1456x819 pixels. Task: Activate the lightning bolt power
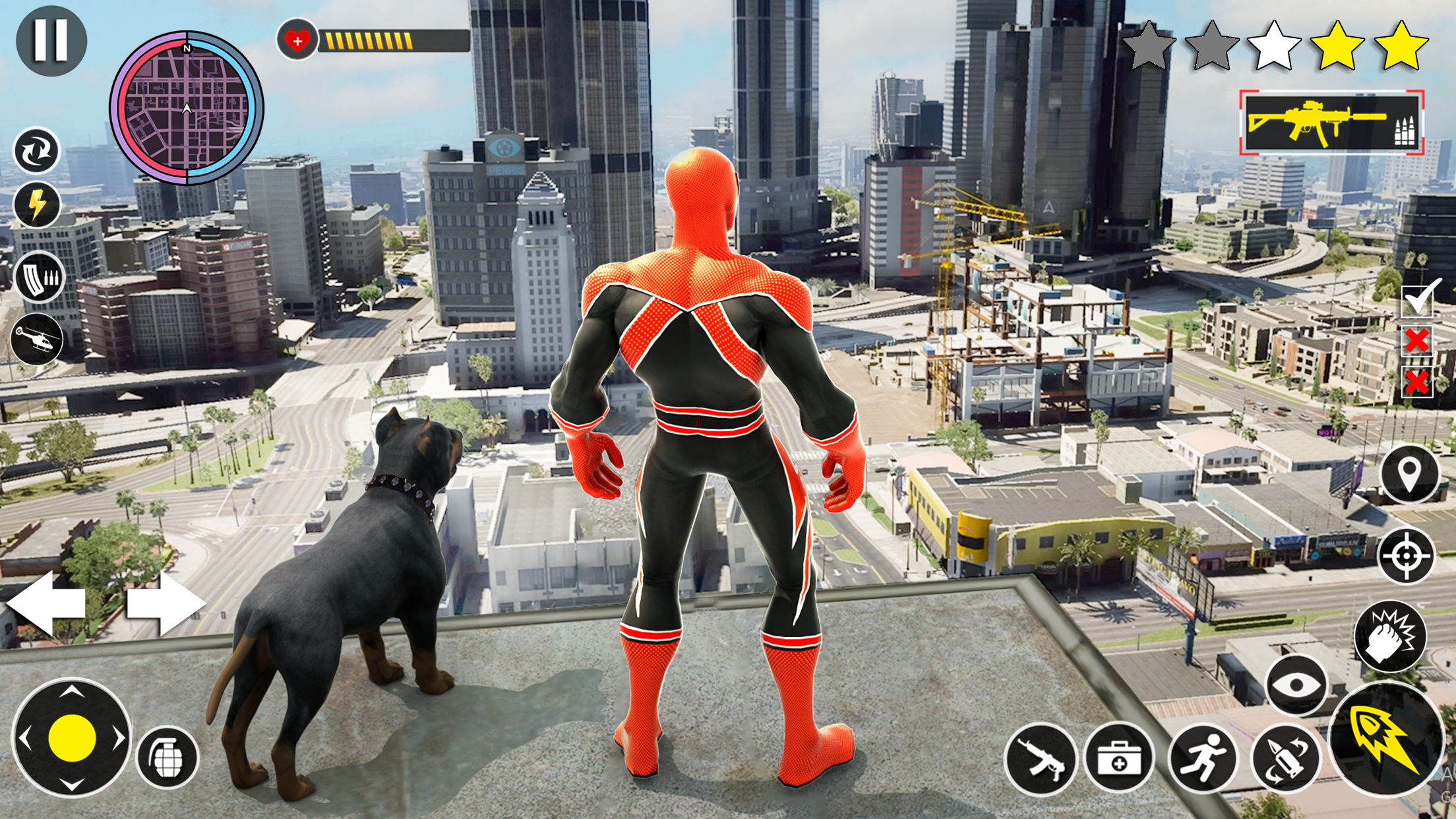[37, 204]
